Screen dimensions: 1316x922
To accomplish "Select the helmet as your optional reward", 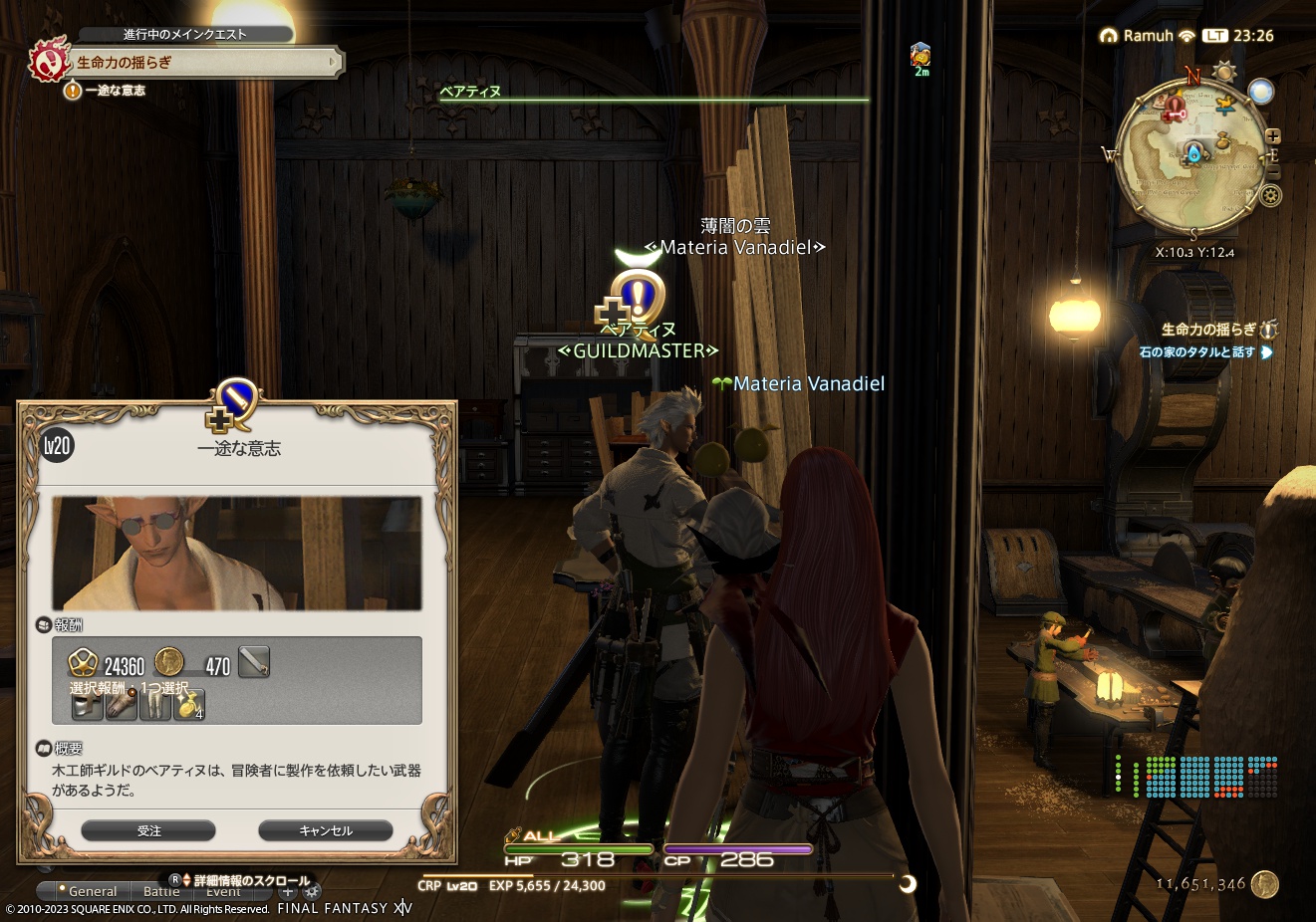I will click(86, 707).
